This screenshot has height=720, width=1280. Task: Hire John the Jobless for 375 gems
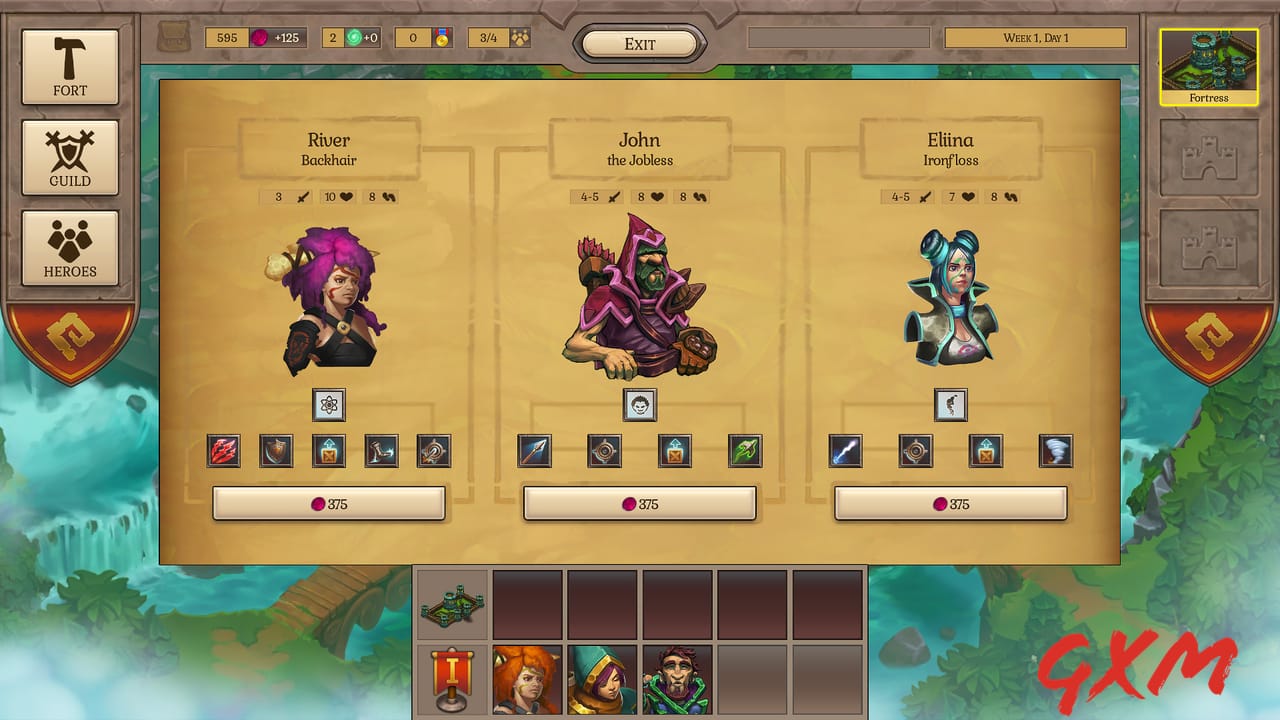point(640,504)
